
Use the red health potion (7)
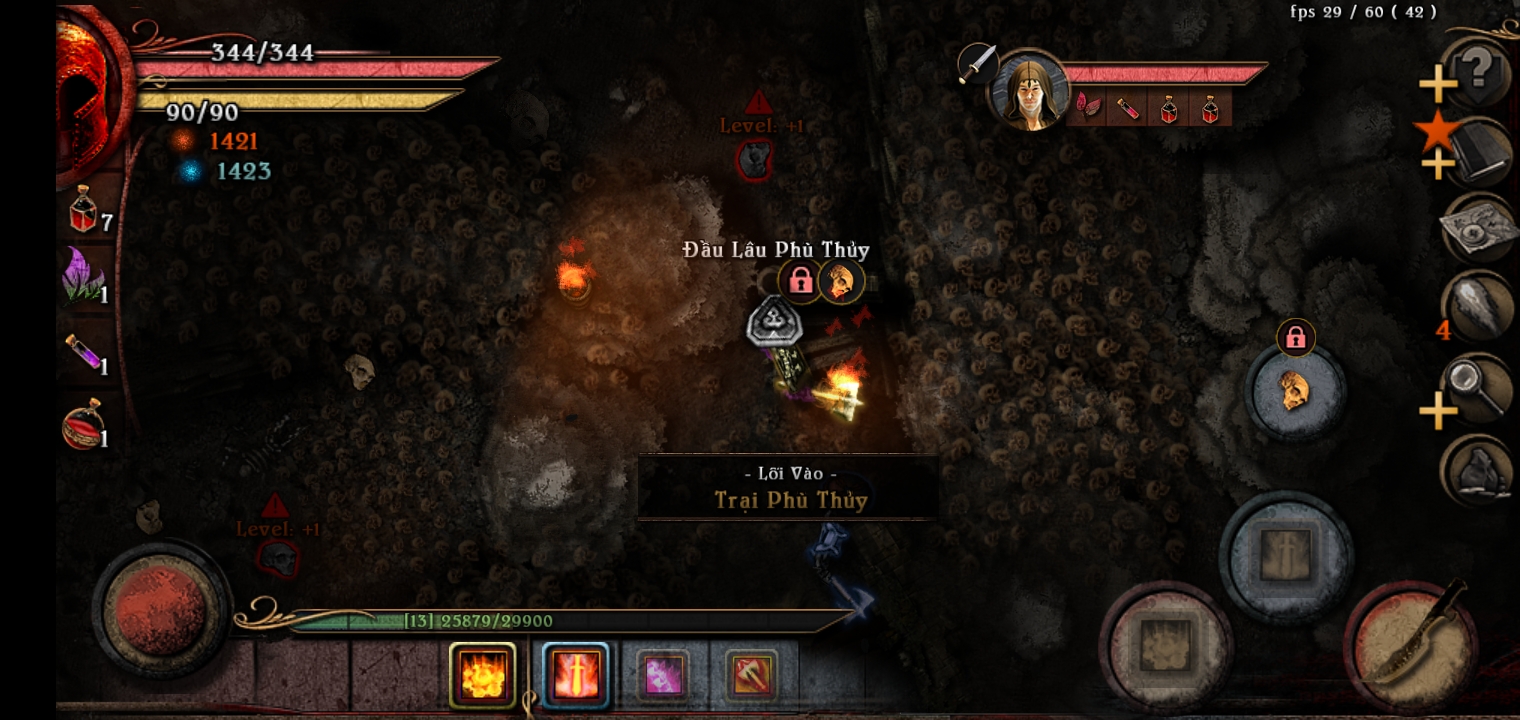pyautogui.click(x=86, y=210)
